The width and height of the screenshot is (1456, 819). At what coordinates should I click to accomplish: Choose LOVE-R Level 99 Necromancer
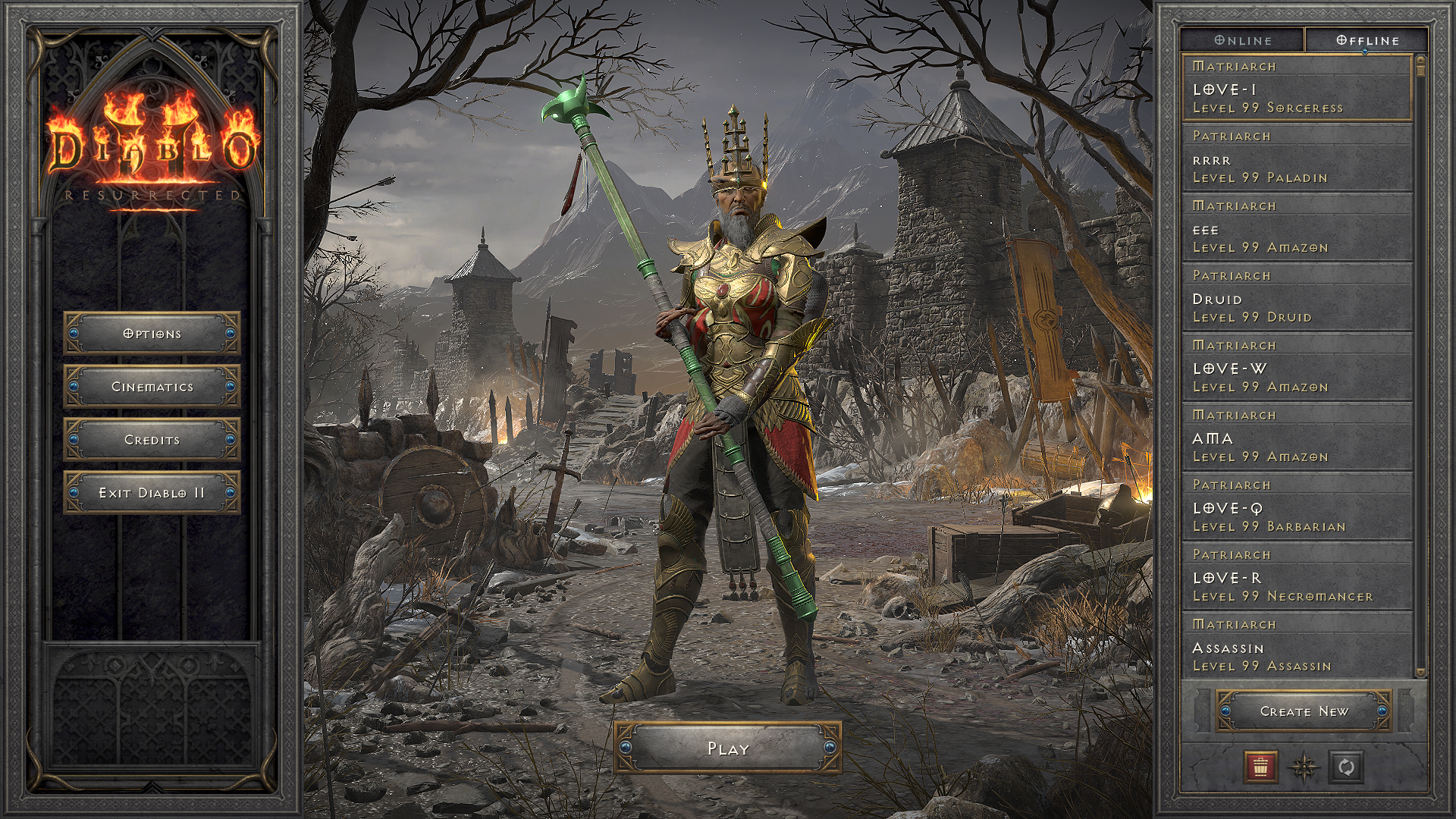tap(1297, 577)
